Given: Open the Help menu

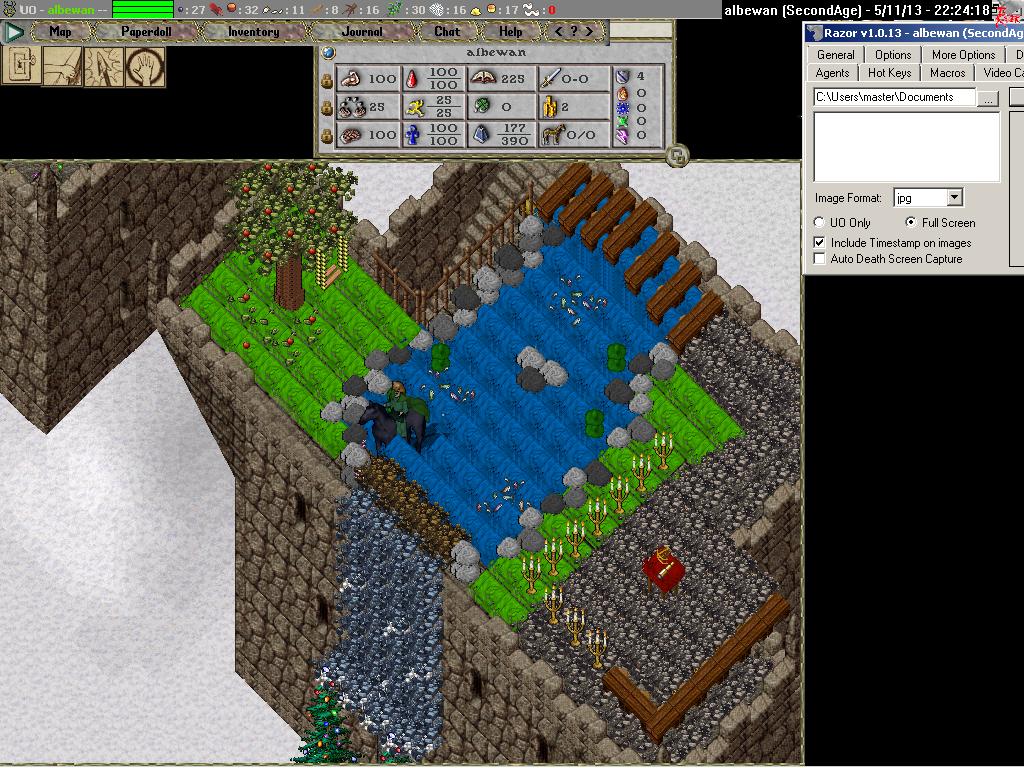Looking at the screenshot, I should point(510,31).
